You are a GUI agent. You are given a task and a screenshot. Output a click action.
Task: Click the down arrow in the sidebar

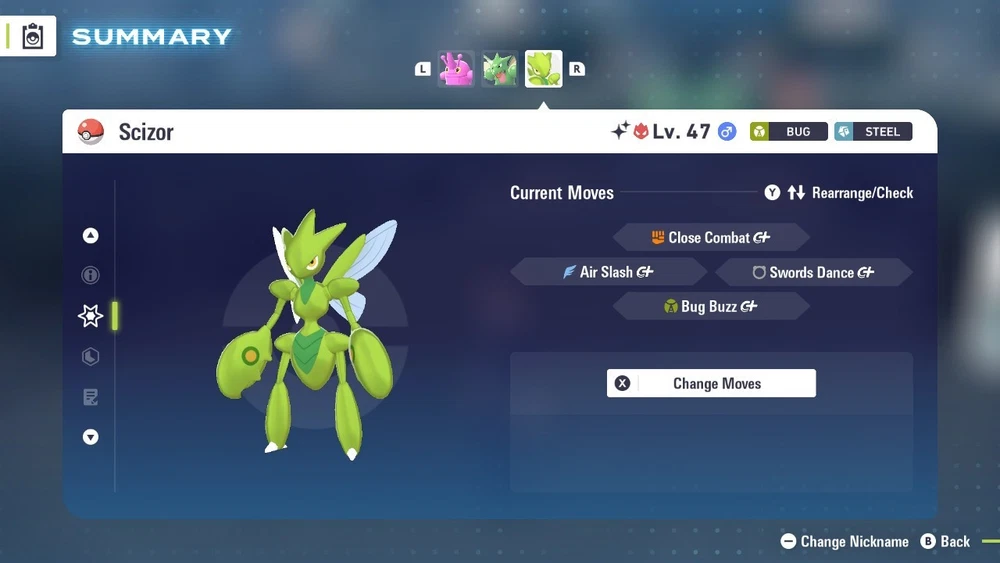point(91,437)
